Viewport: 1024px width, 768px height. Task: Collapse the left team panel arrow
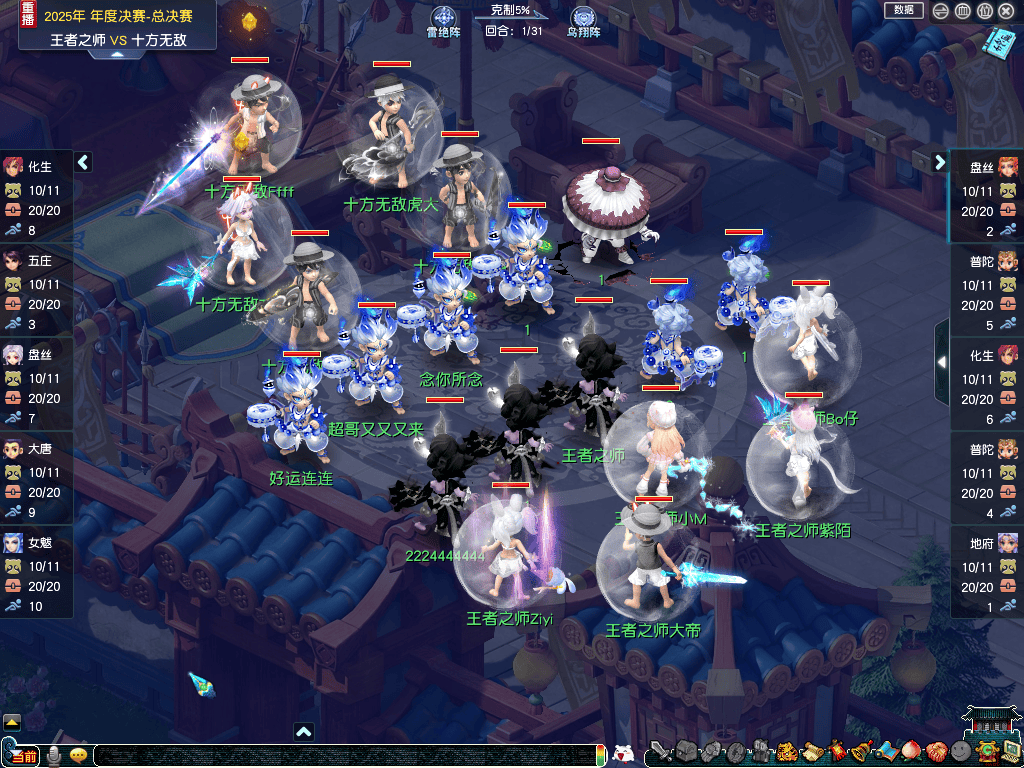[83, 162]
